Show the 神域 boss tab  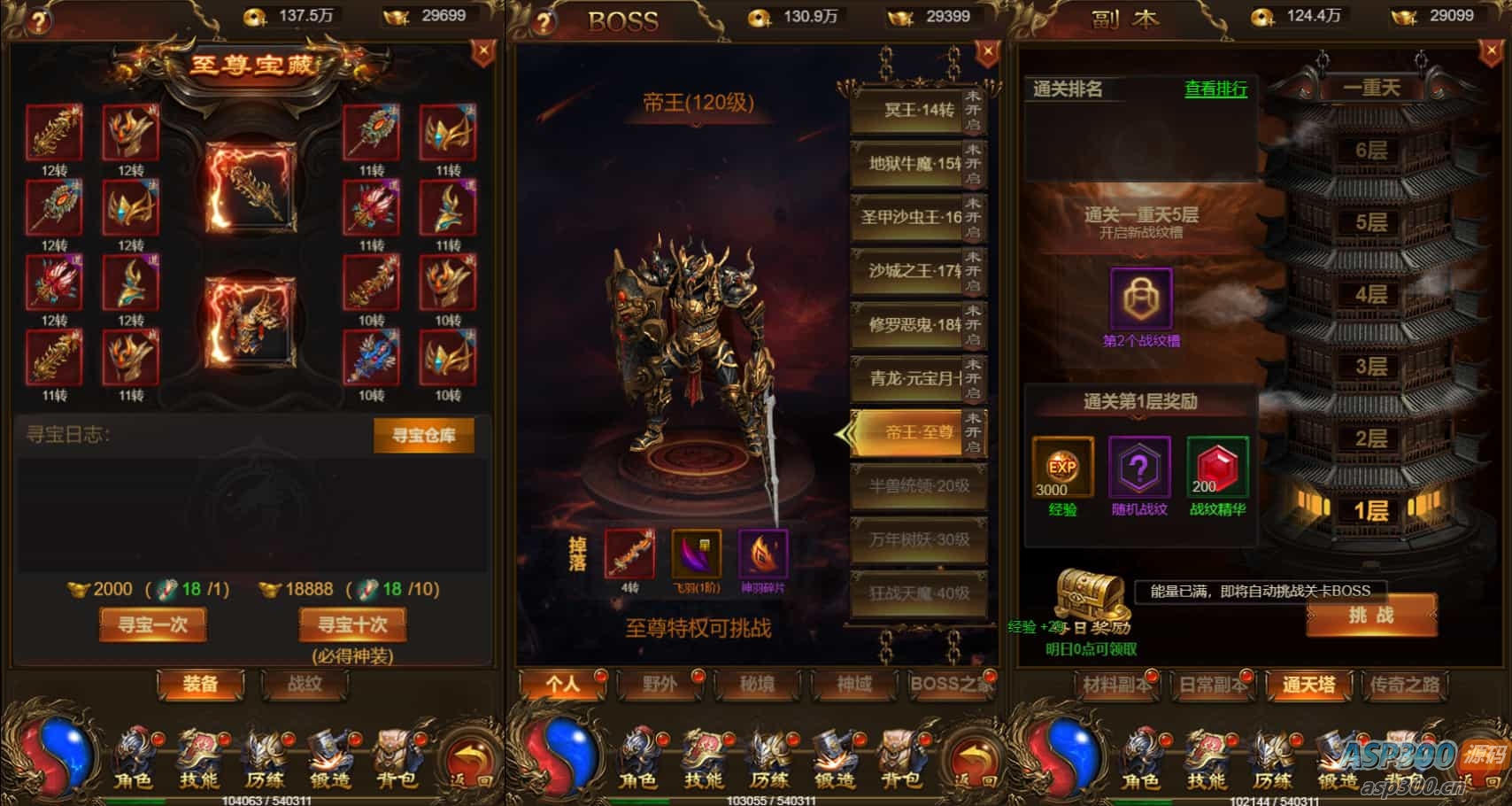[x=854, y=685]
